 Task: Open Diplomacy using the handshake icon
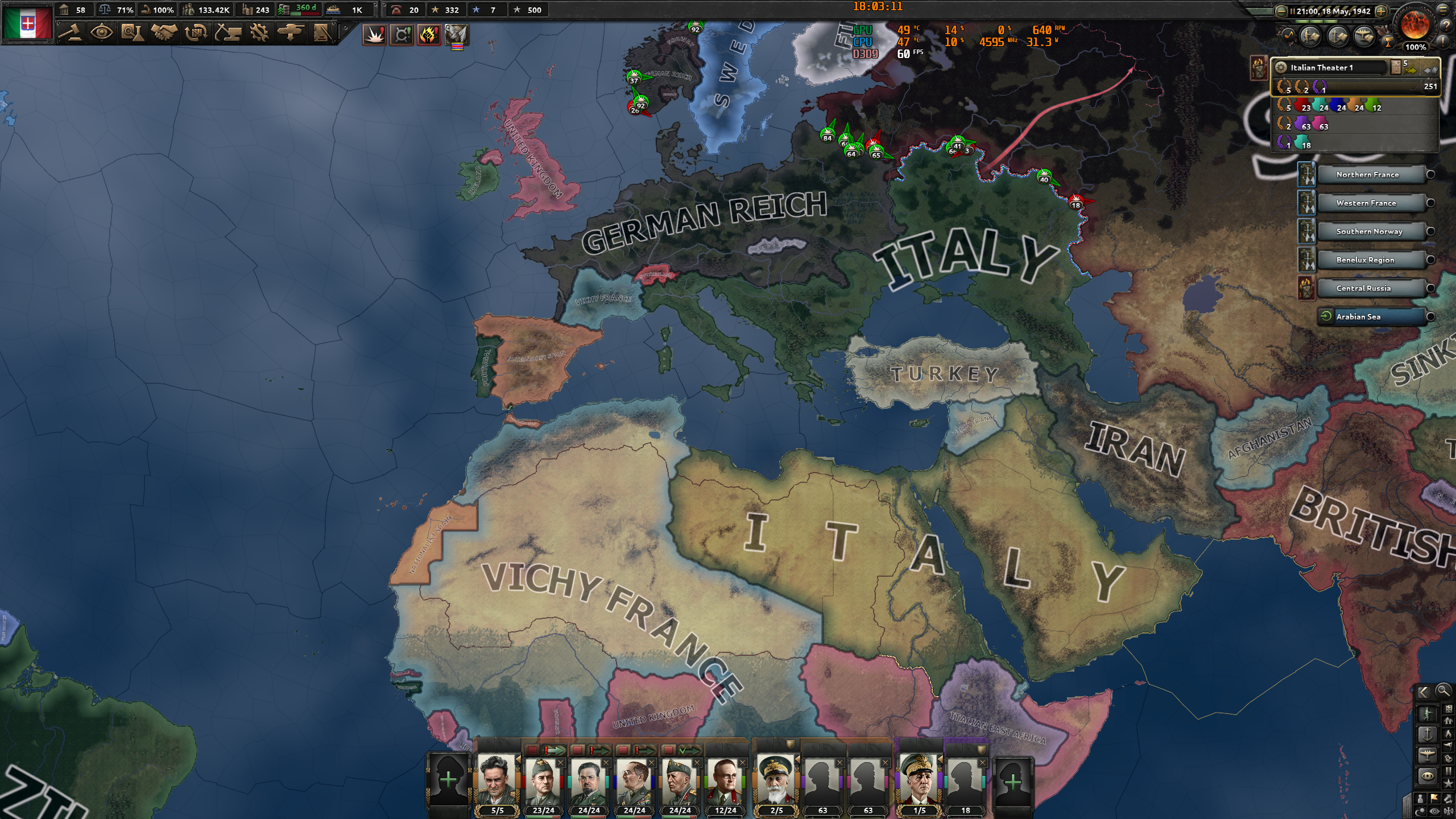164,32
